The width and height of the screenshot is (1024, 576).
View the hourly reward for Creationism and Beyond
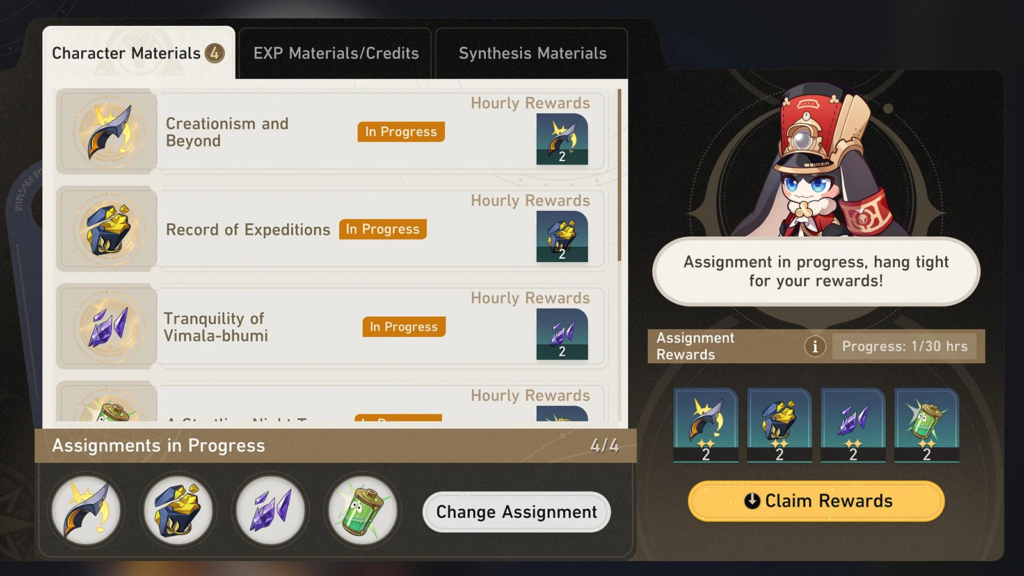point(561,139)
